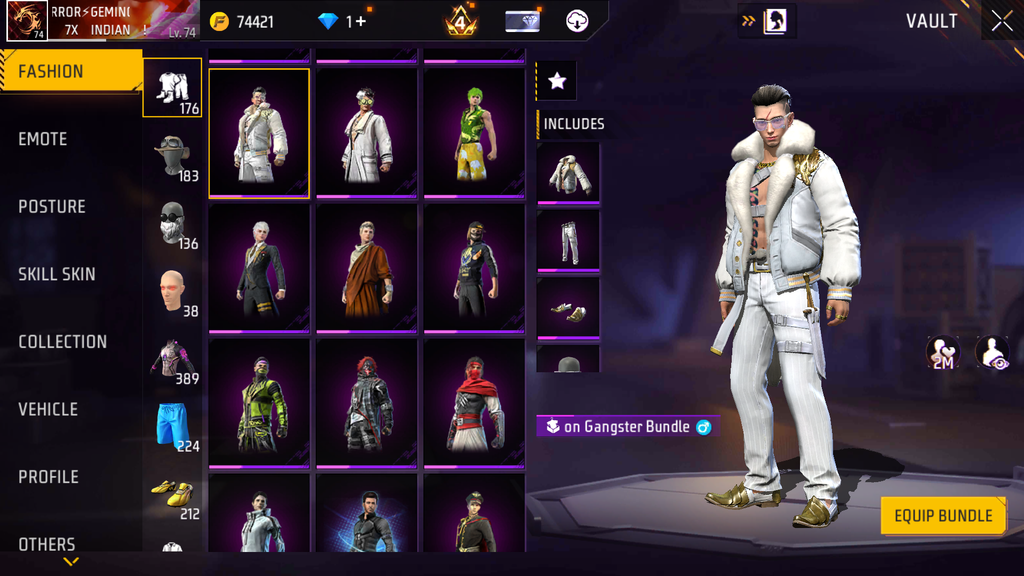This screenshot has width=1024, height=576.
Task: View the included white pants item
Action: point(568,240)
